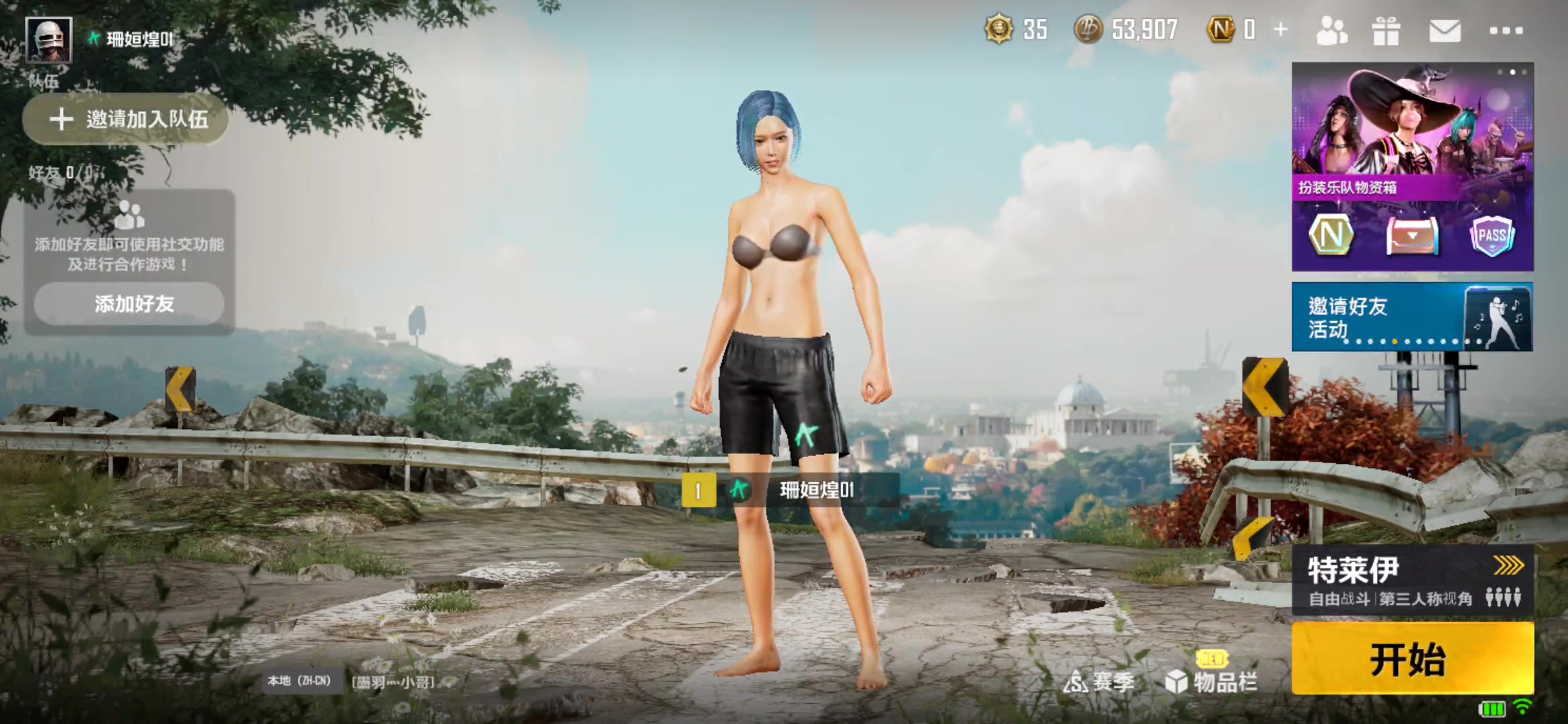1568x724 pixels.
Task: Expand the more options via the three-dot menu
Action: (x=1508, y=31)
